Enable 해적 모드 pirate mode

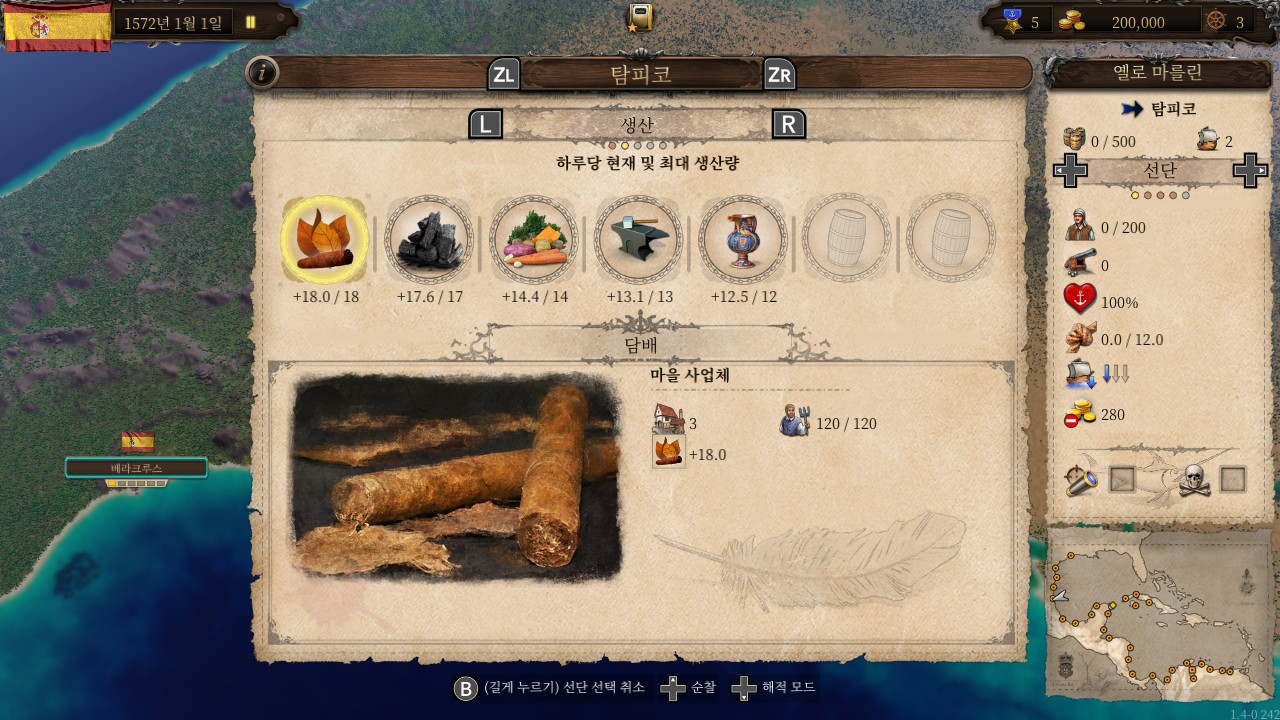[x=789, y=688]
